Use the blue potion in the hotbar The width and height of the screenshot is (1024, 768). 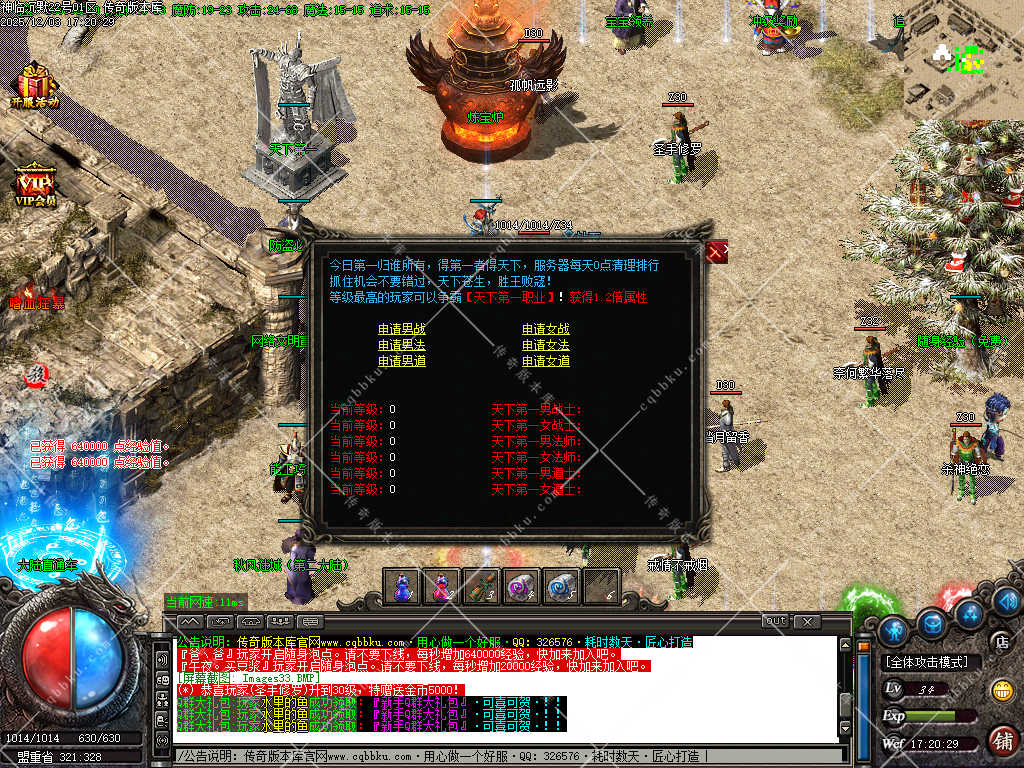point(402,586)
